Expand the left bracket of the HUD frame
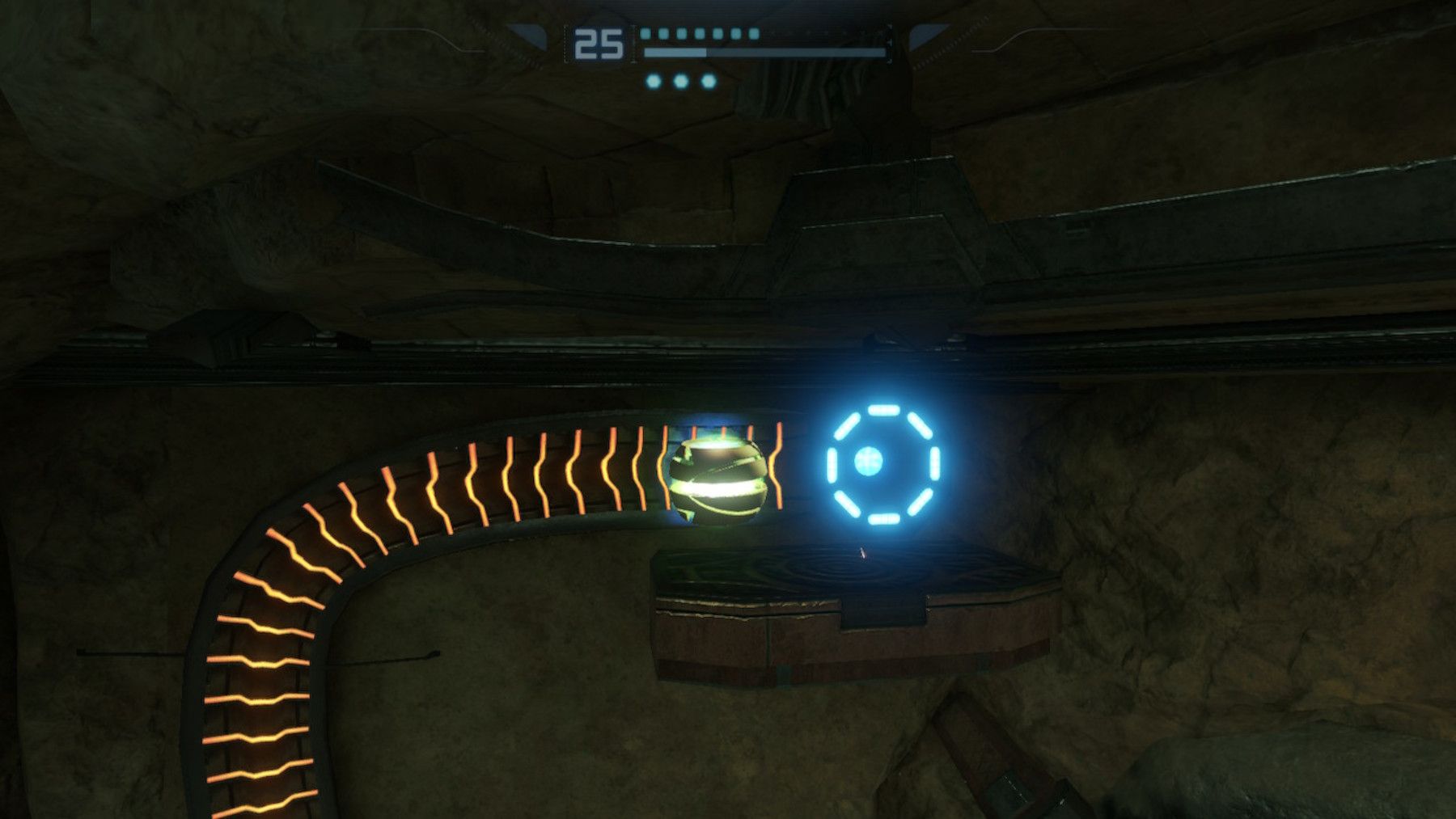Screen dimensions: 1456x819 point(565,43)
